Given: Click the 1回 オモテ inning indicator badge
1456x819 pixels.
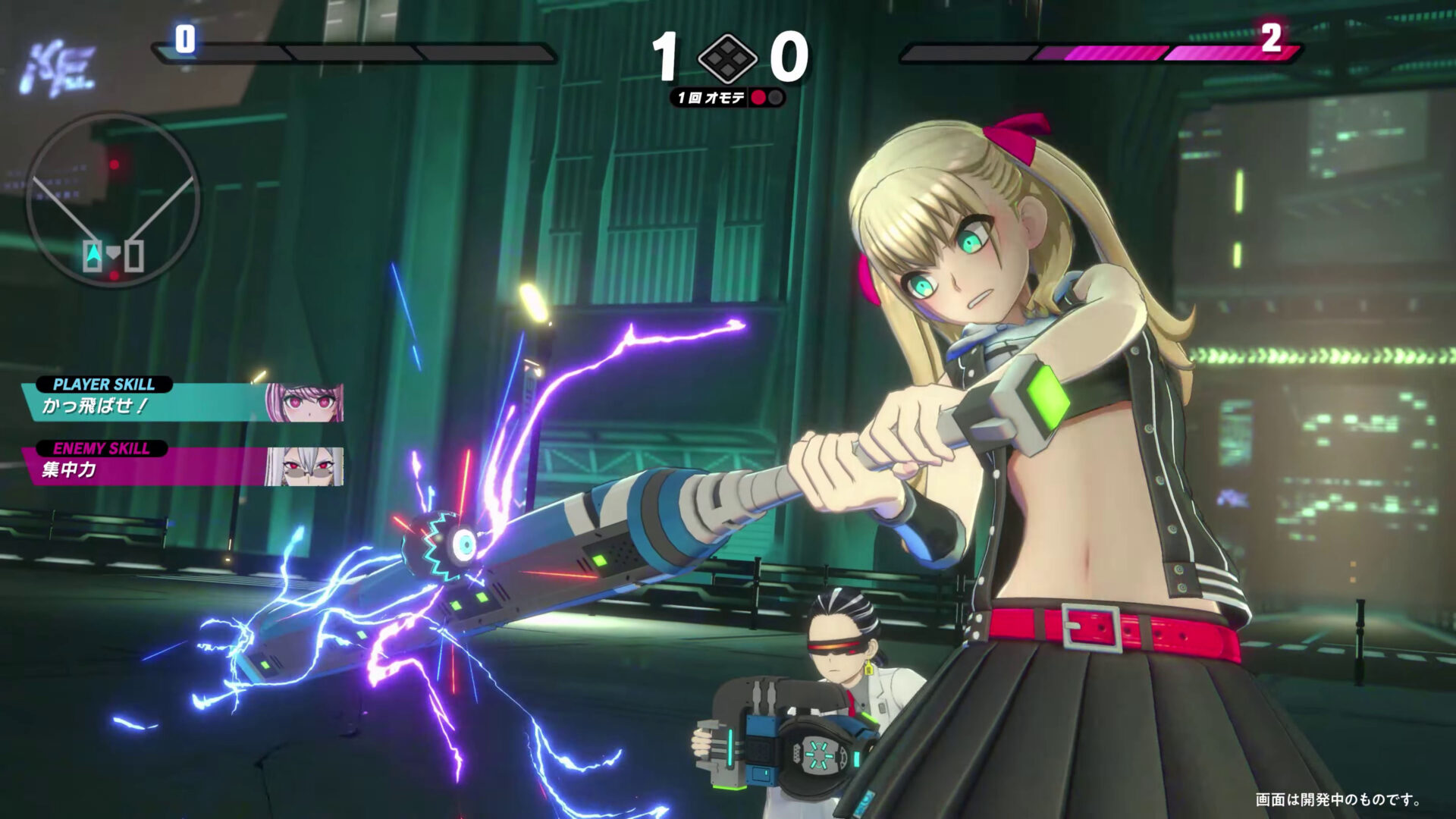Looking at the screenshot, I should 711,98.
